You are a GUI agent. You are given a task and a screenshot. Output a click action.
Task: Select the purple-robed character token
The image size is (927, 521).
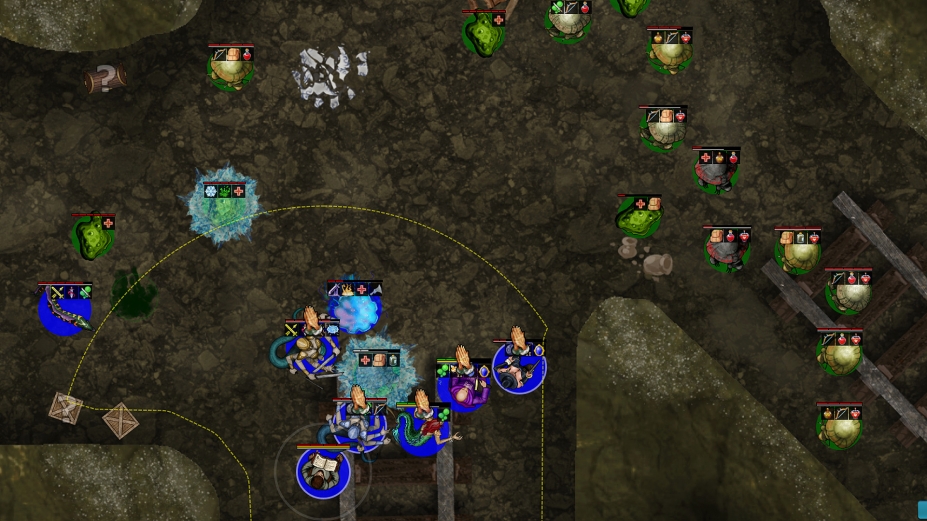point(464,386)
